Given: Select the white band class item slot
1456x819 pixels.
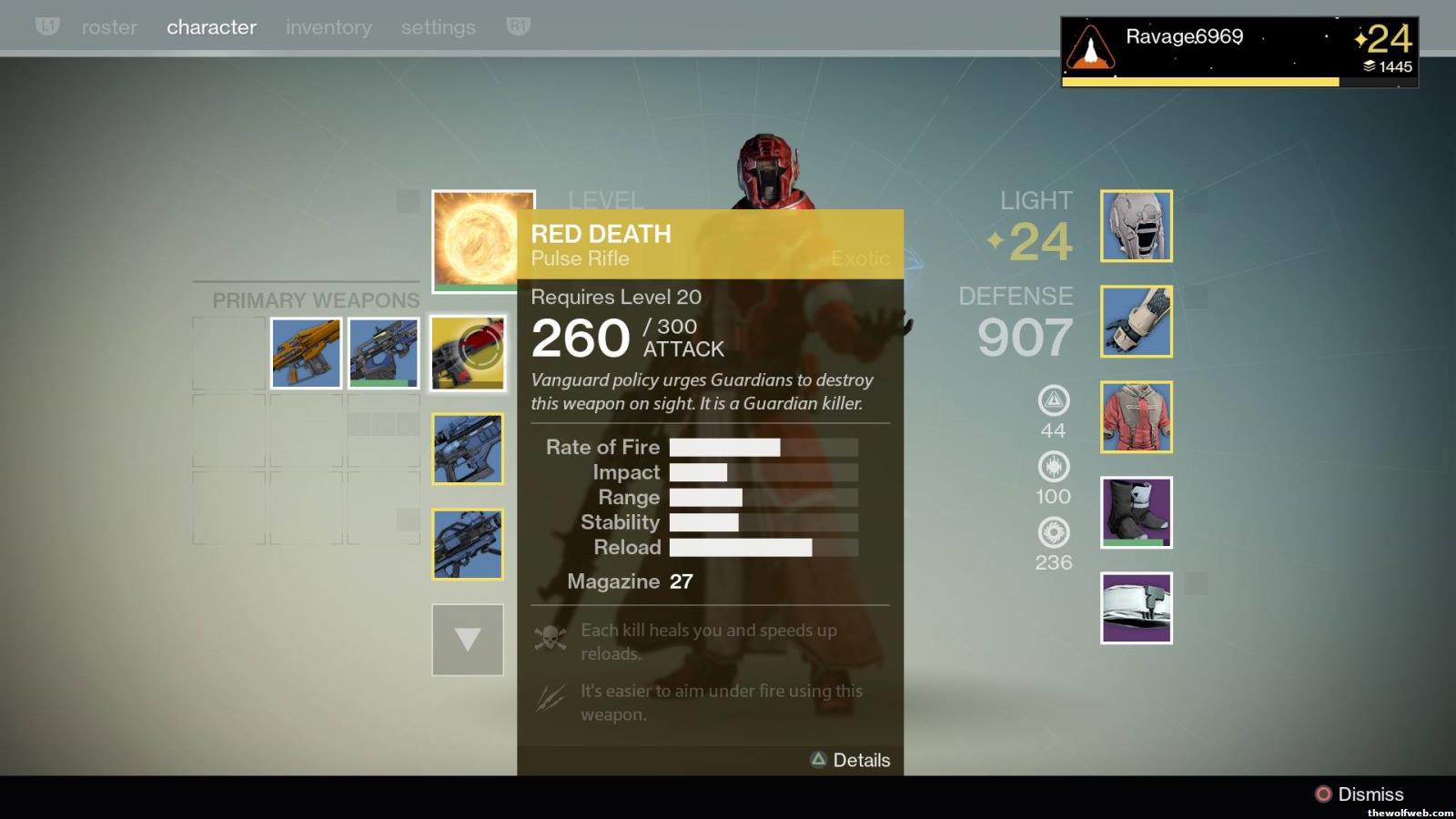Looking at the screenshot, I should pyautogui.click(x=1137, y=608).
